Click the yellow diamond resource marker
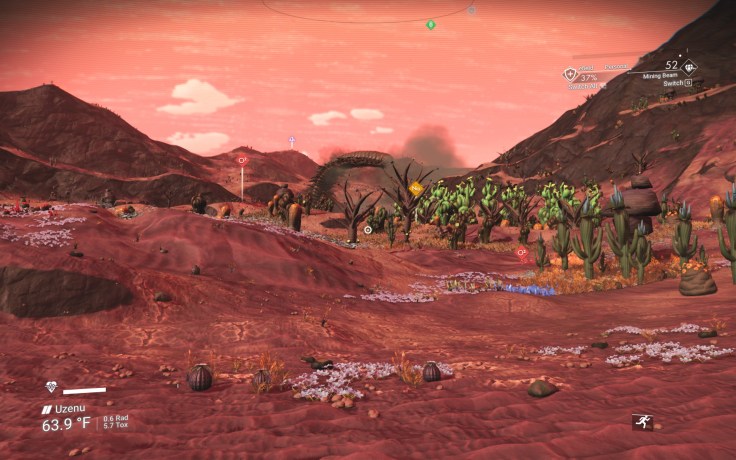The image size is (736, 460). 416,188
